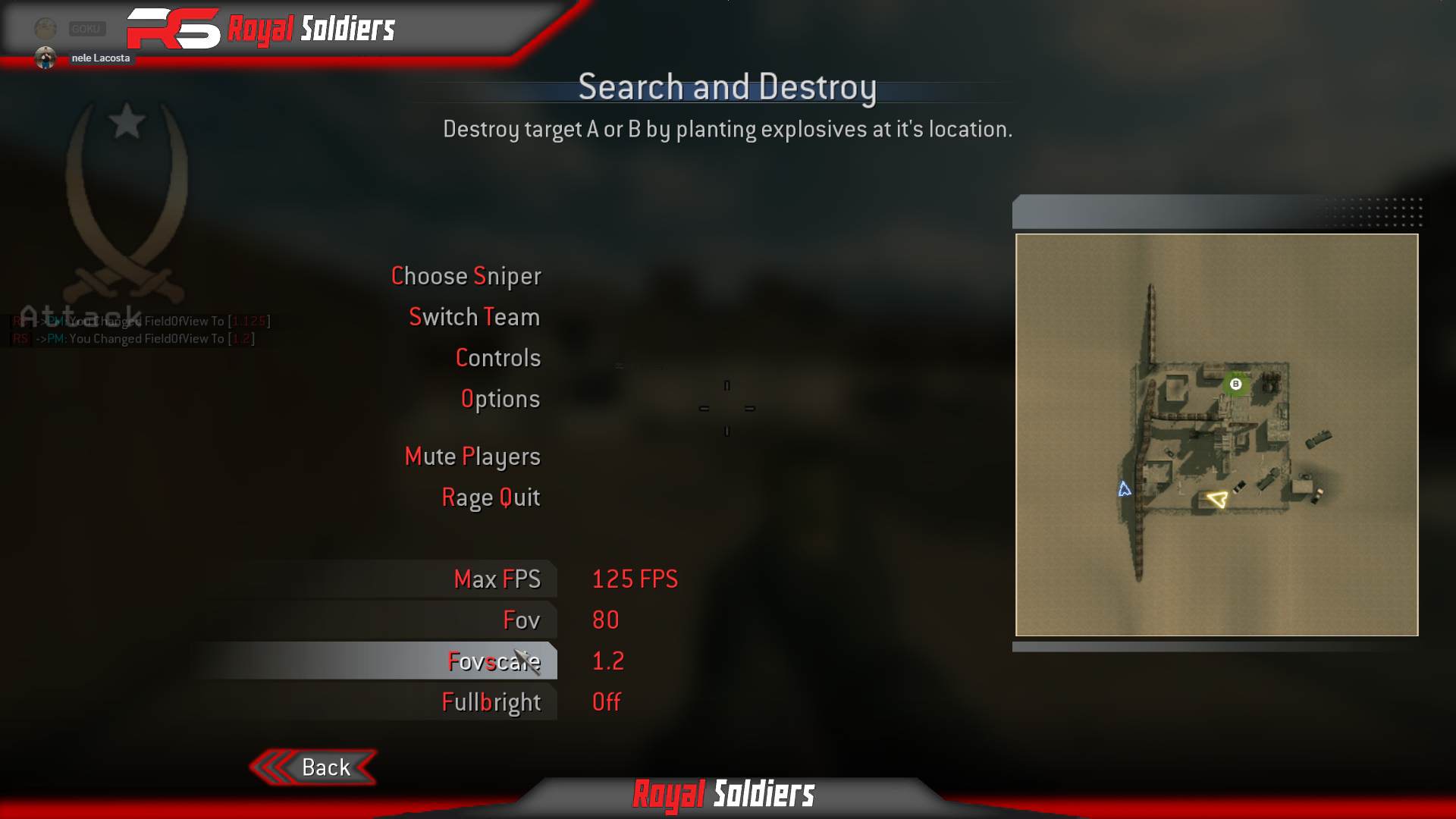Click the GOKU player profile icon
This screenshot has width=1456, height=819.
[45, 27]
